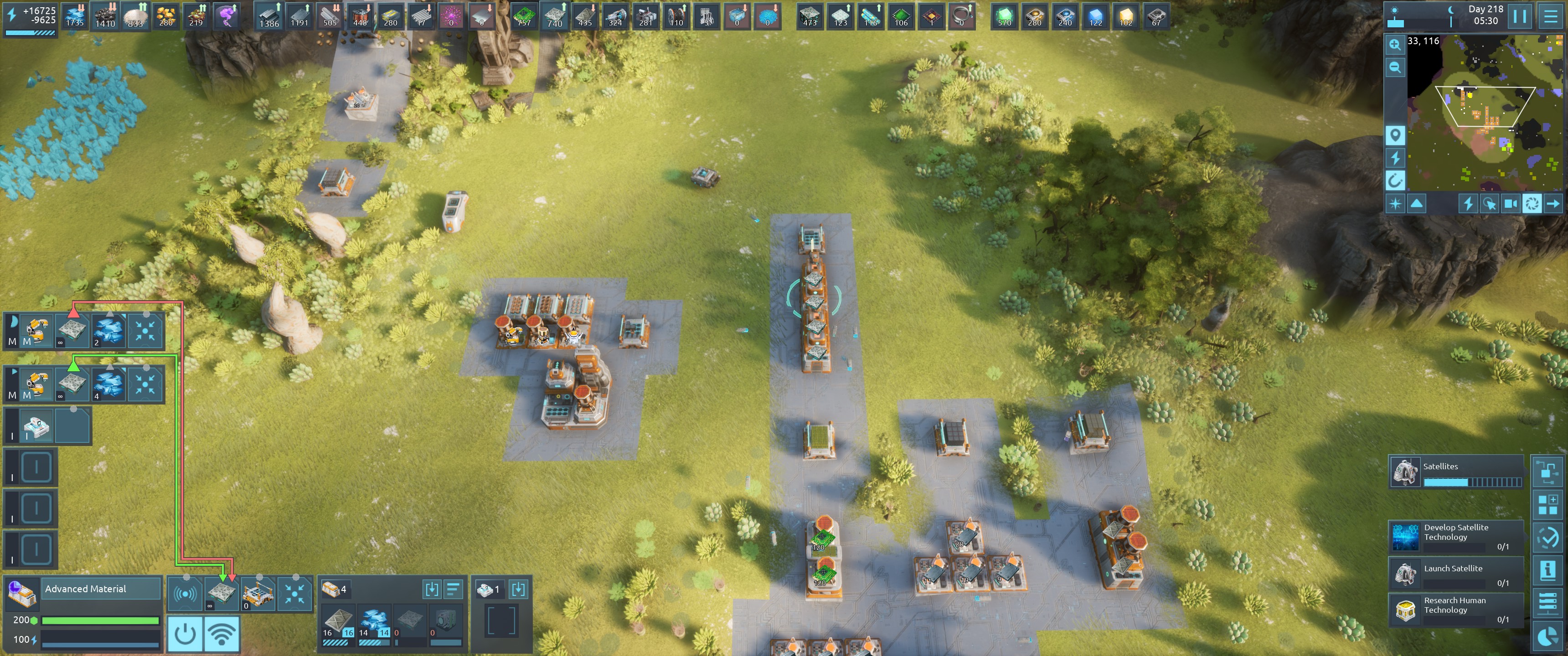Open the Research Human Technology objective
Screen dimensions: 1568x656
(1455, 609)
